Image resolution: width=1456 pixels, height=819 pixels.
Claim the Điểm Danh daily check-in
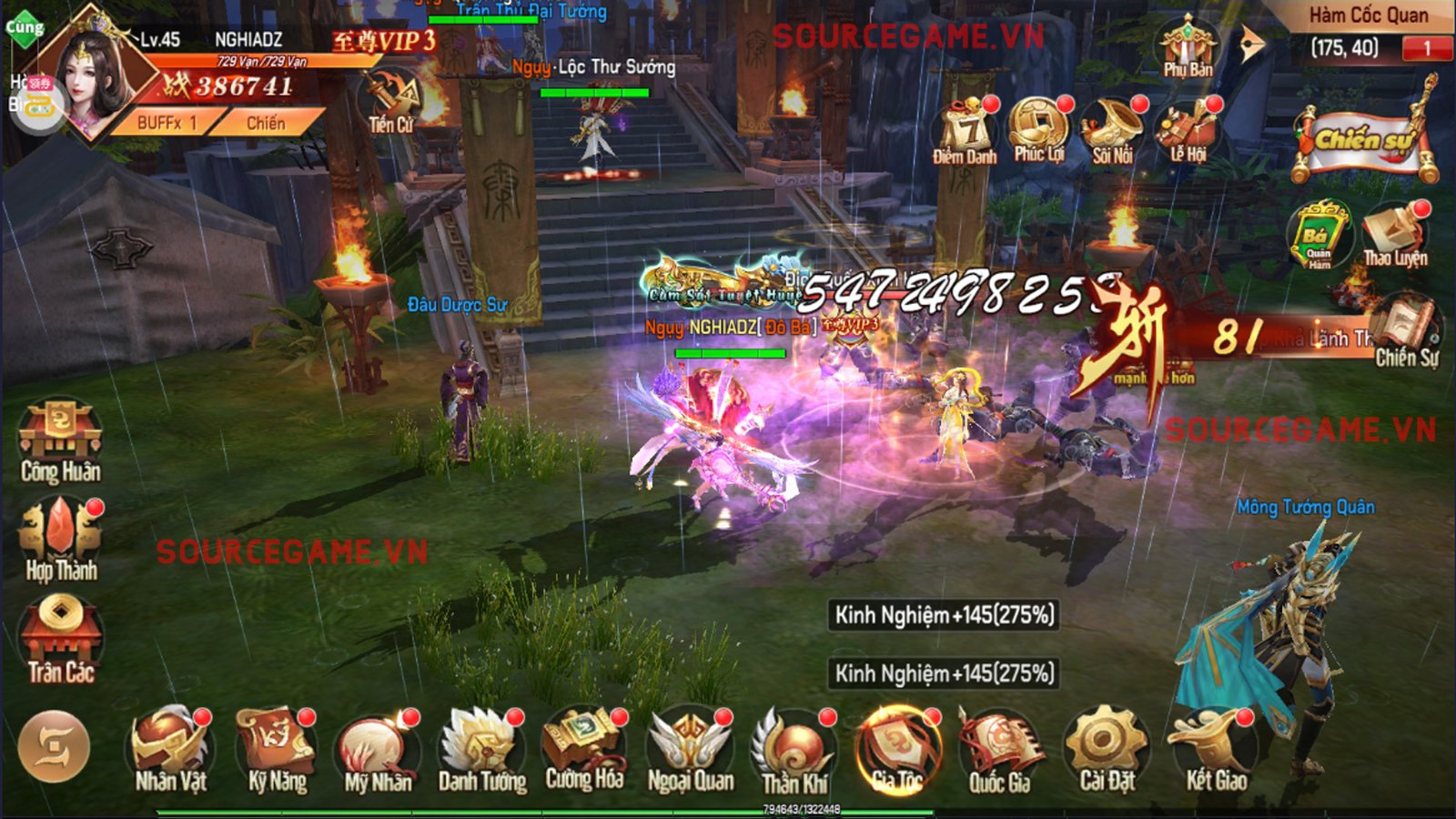965,132
